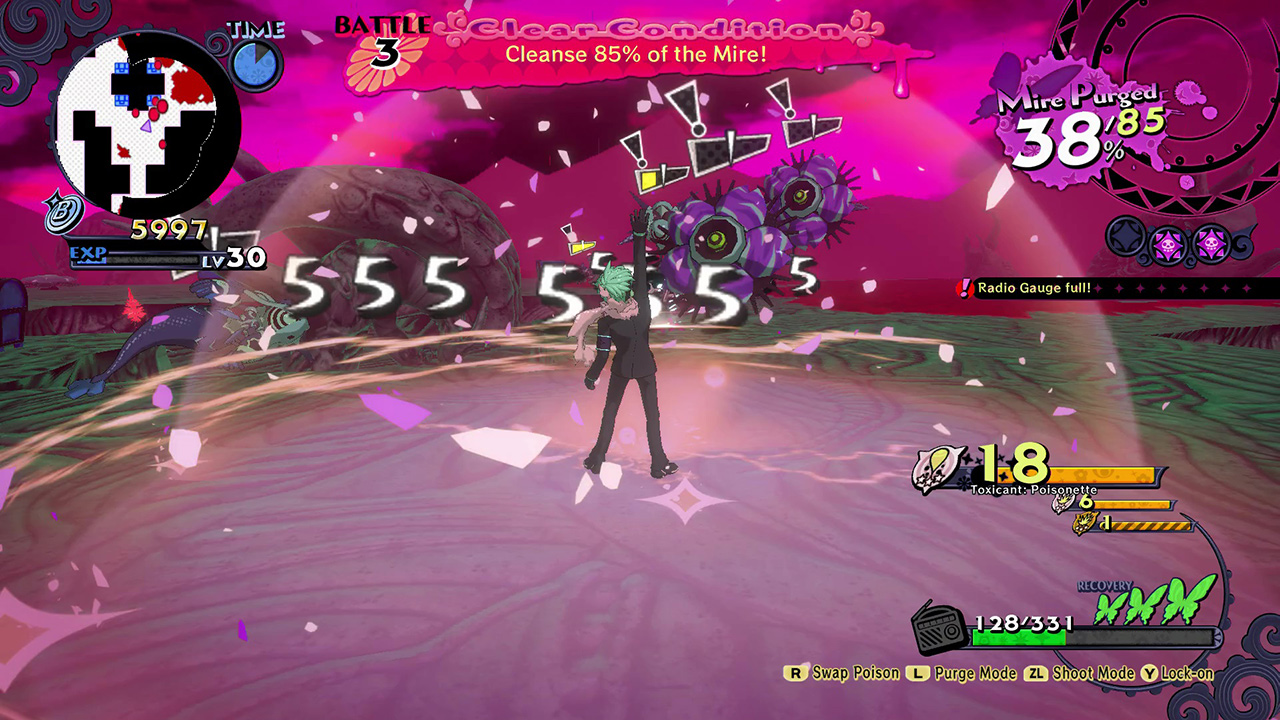
Task: Select the Toxicant Poisonette icon
Action: (940, 470)
